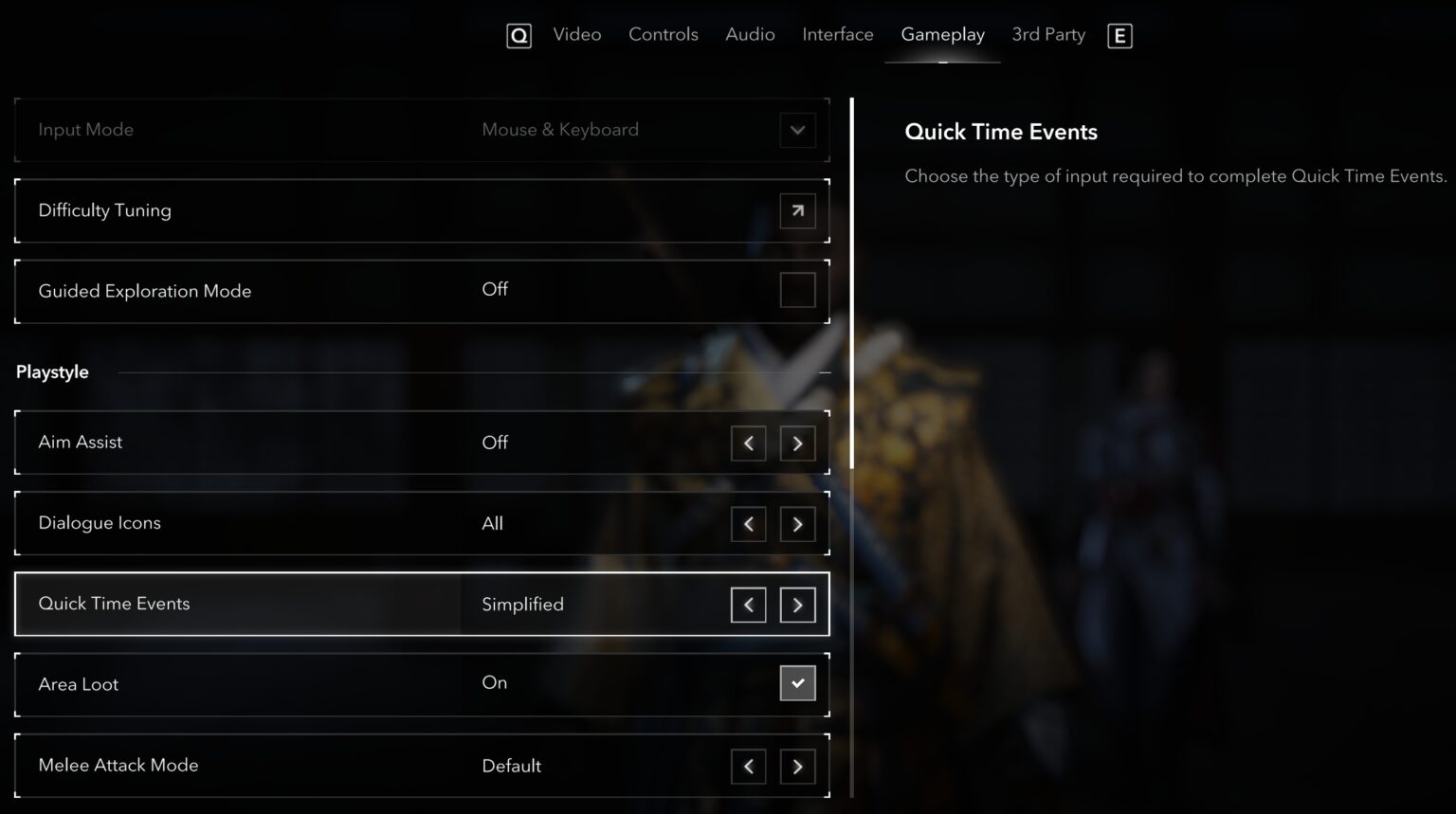Click the E shoulder button icon near tabs
1456x814 pixels.
1119,35
